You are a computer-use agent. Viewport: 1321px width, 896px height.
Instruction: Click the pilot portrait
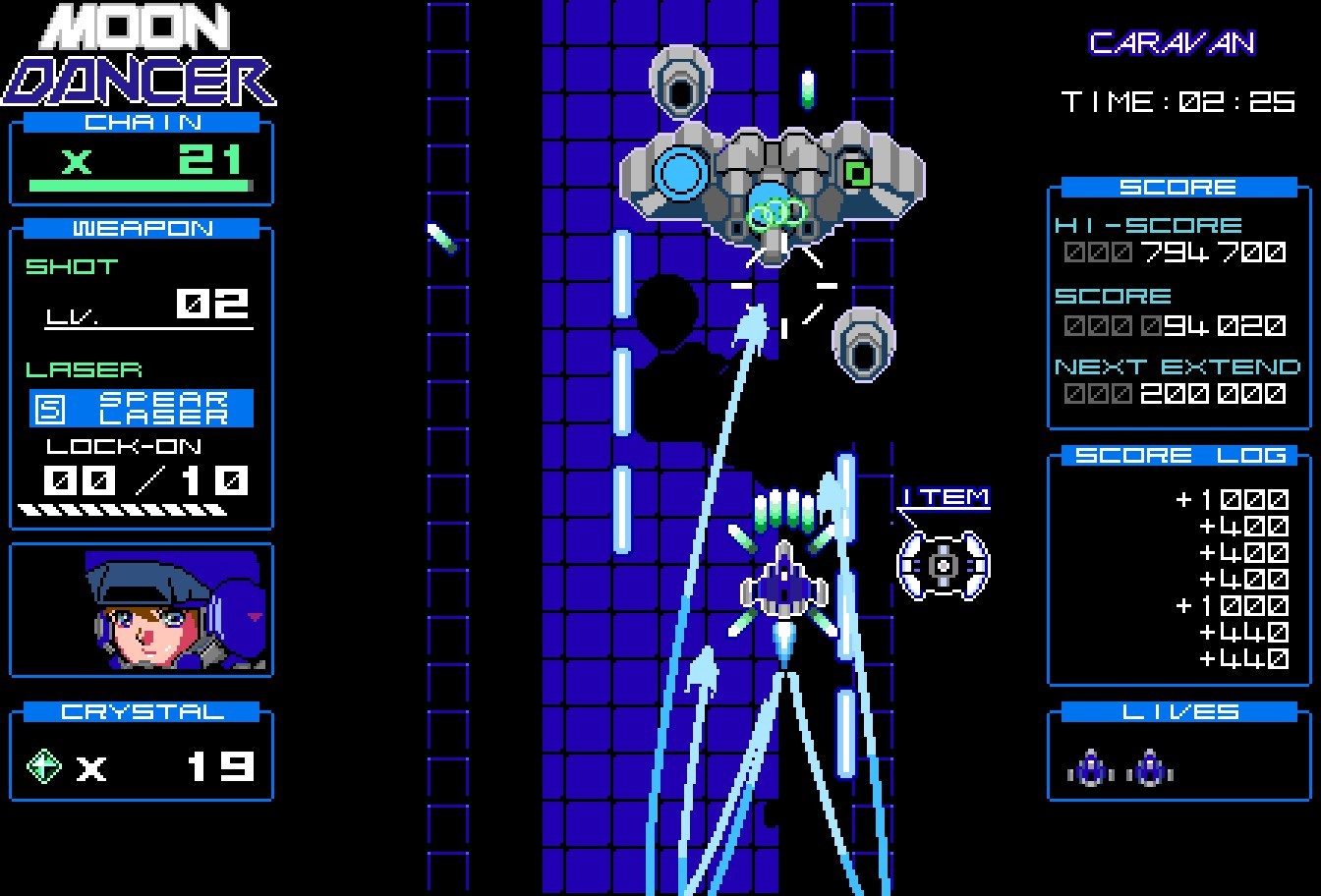point(141,610)
